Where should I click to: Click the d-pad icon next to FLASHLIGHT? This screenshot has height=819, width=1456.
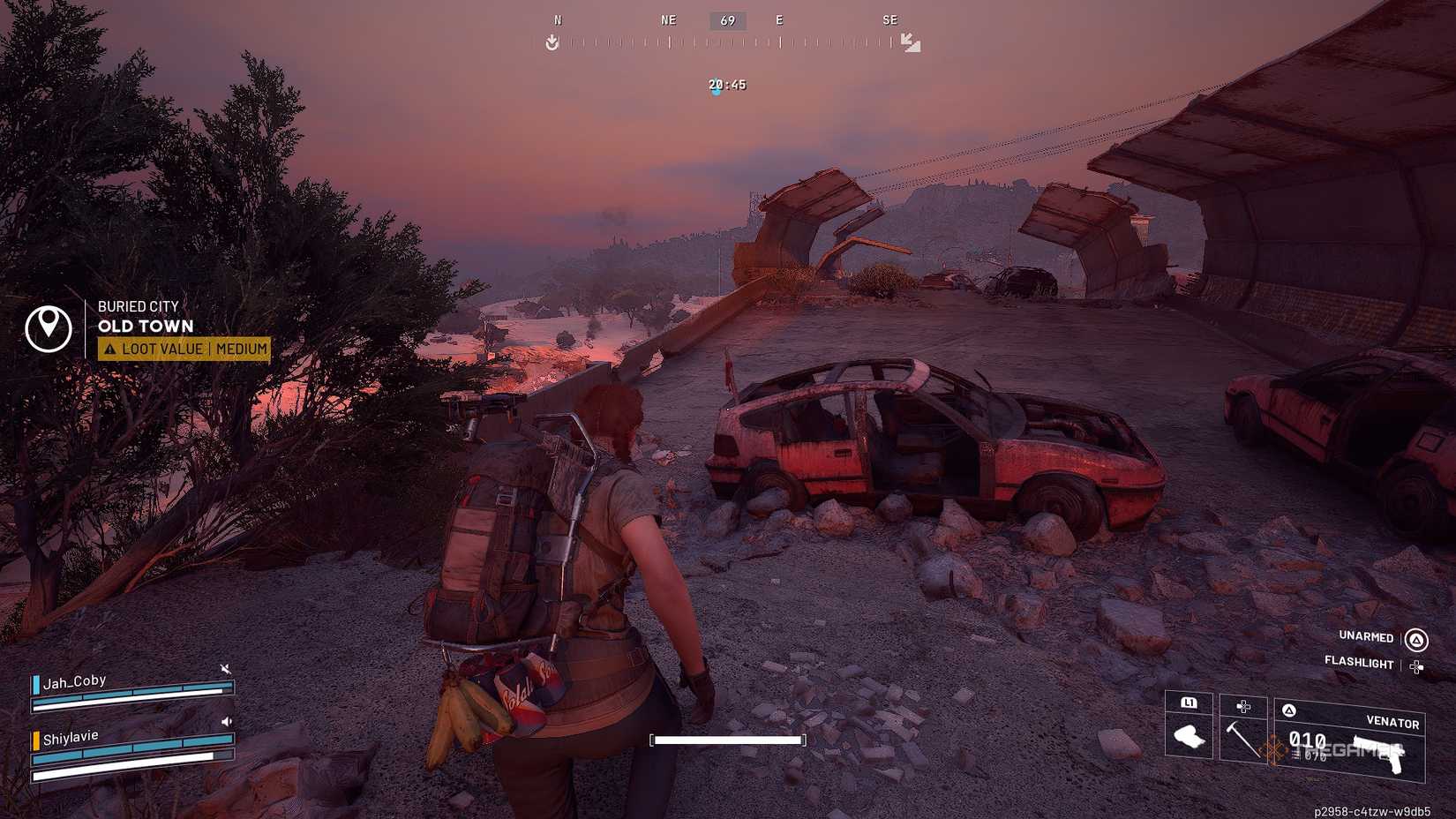tap(1416, 666)
